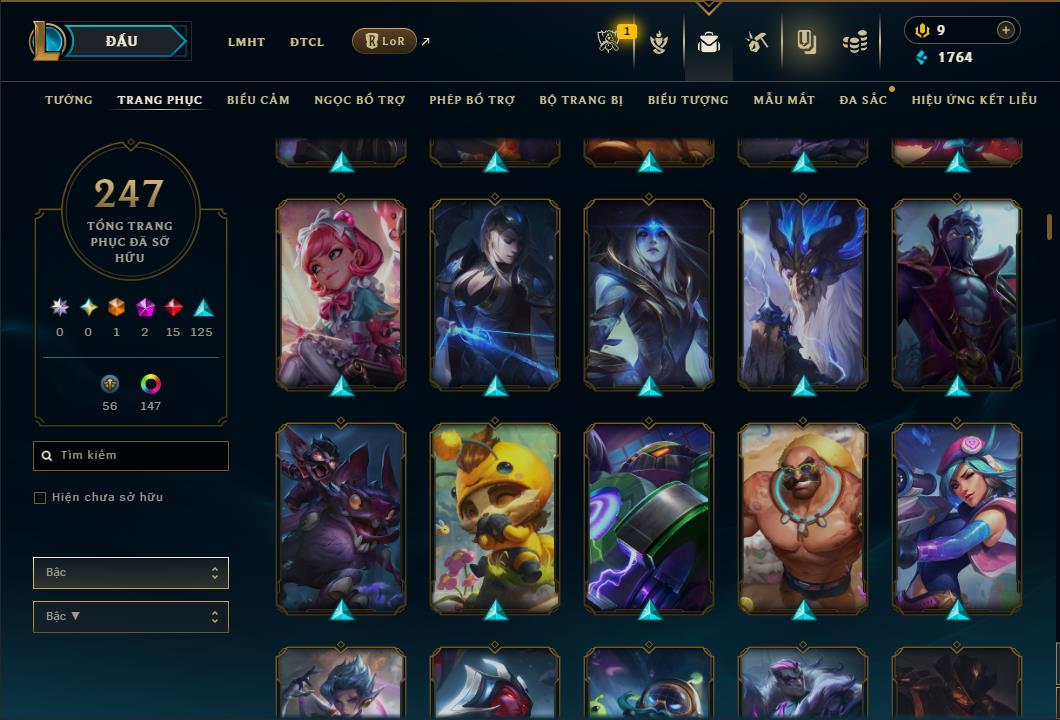The height and width of the screenshot is (720, 1060).
Task: Click the ĐẤU play button
Action: coord(122,41)
